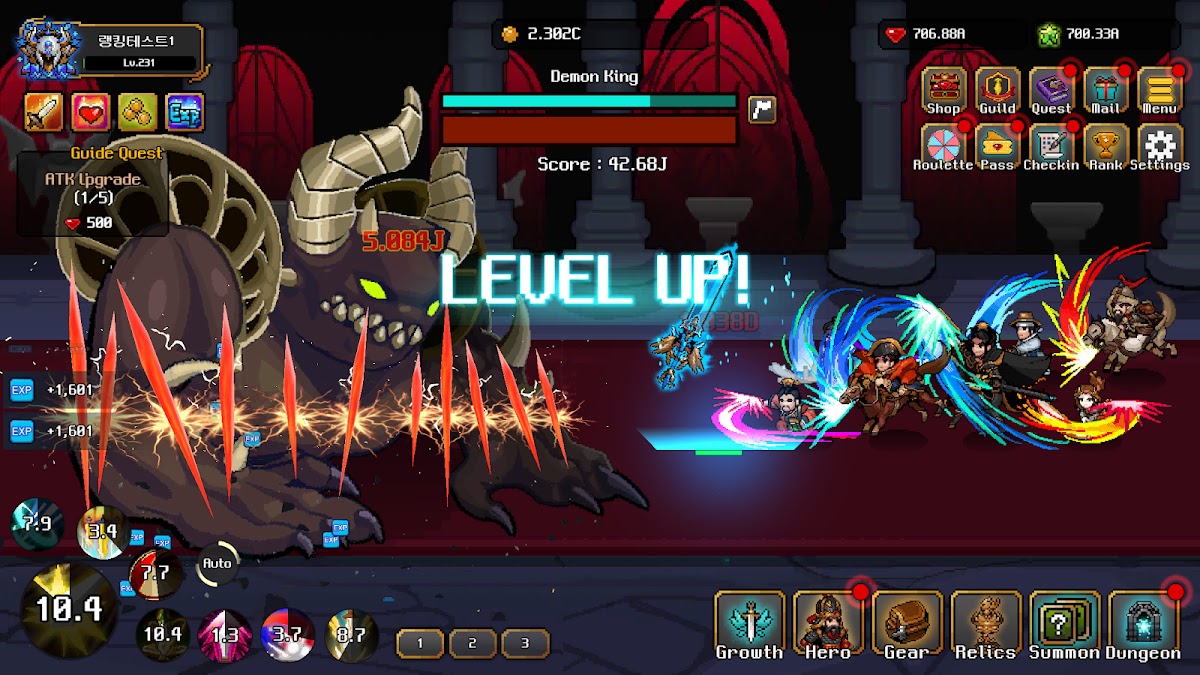
Task: Open the daily Checkin
Action: point(1051,146)
